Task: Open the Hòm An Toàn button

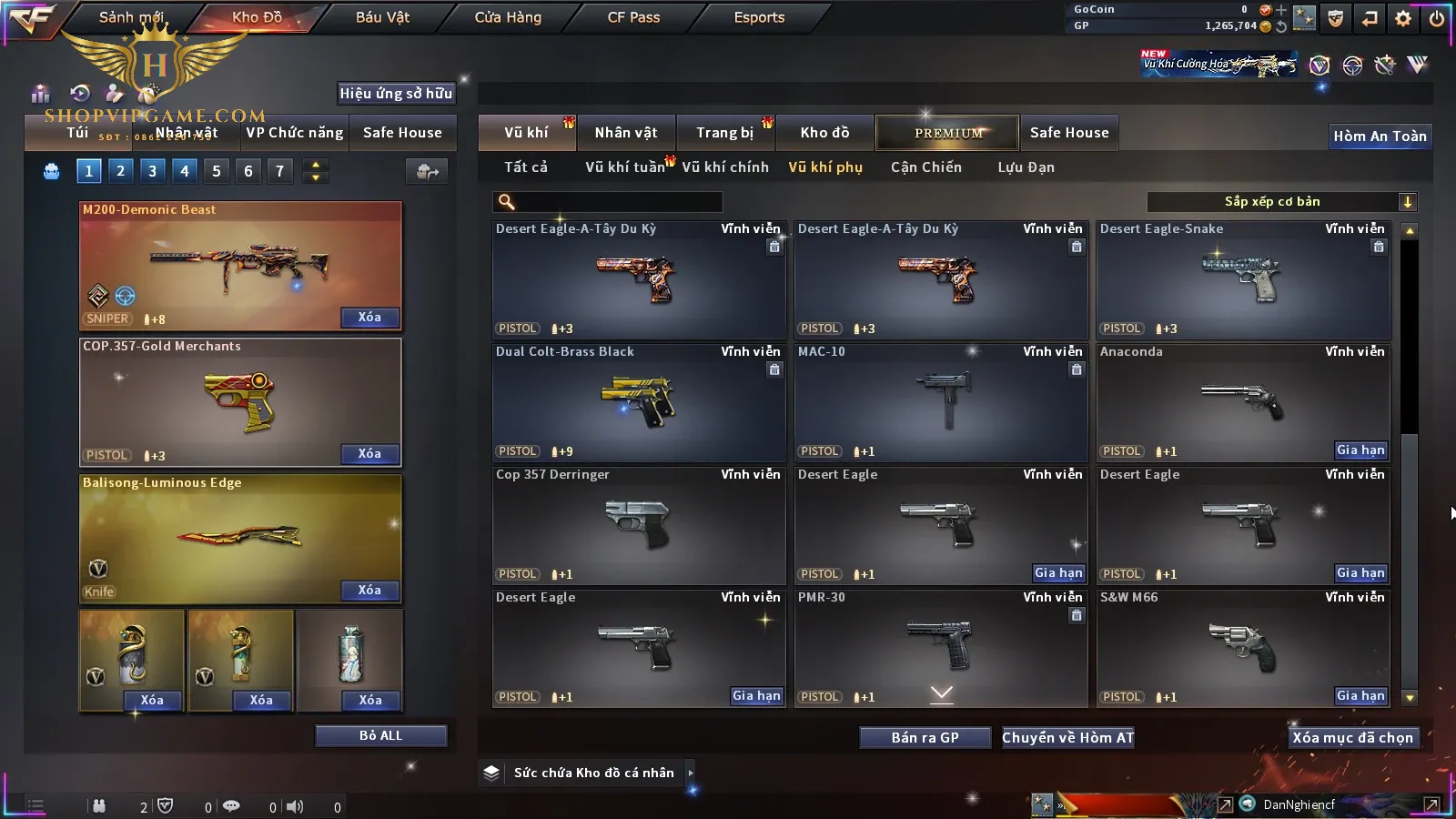Action: click(1380, 136)
